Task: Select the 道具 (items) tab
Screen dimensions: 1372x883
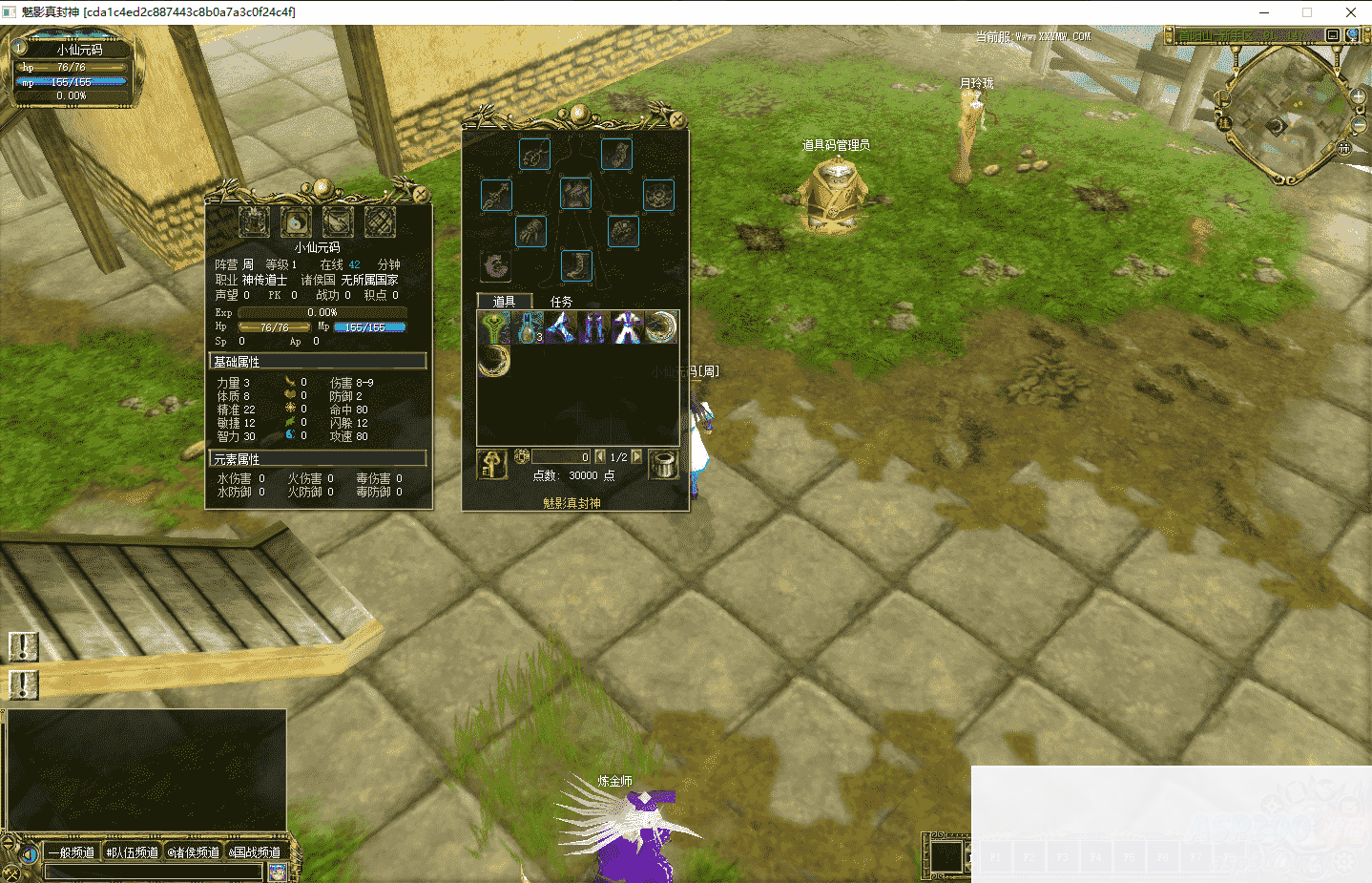Action: (504, 302)
